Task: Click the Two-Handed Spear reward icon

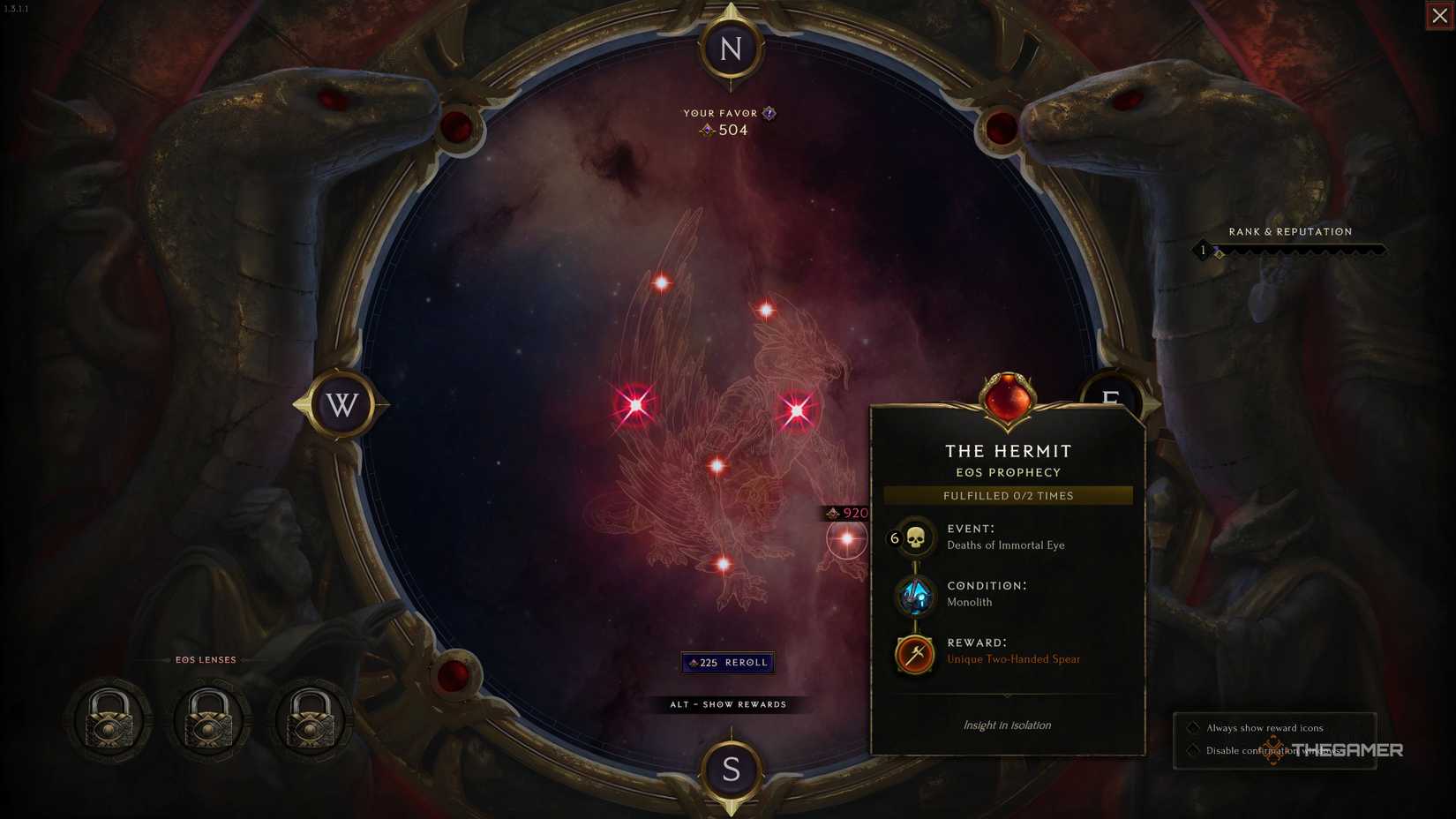Action: pos(914,654)
